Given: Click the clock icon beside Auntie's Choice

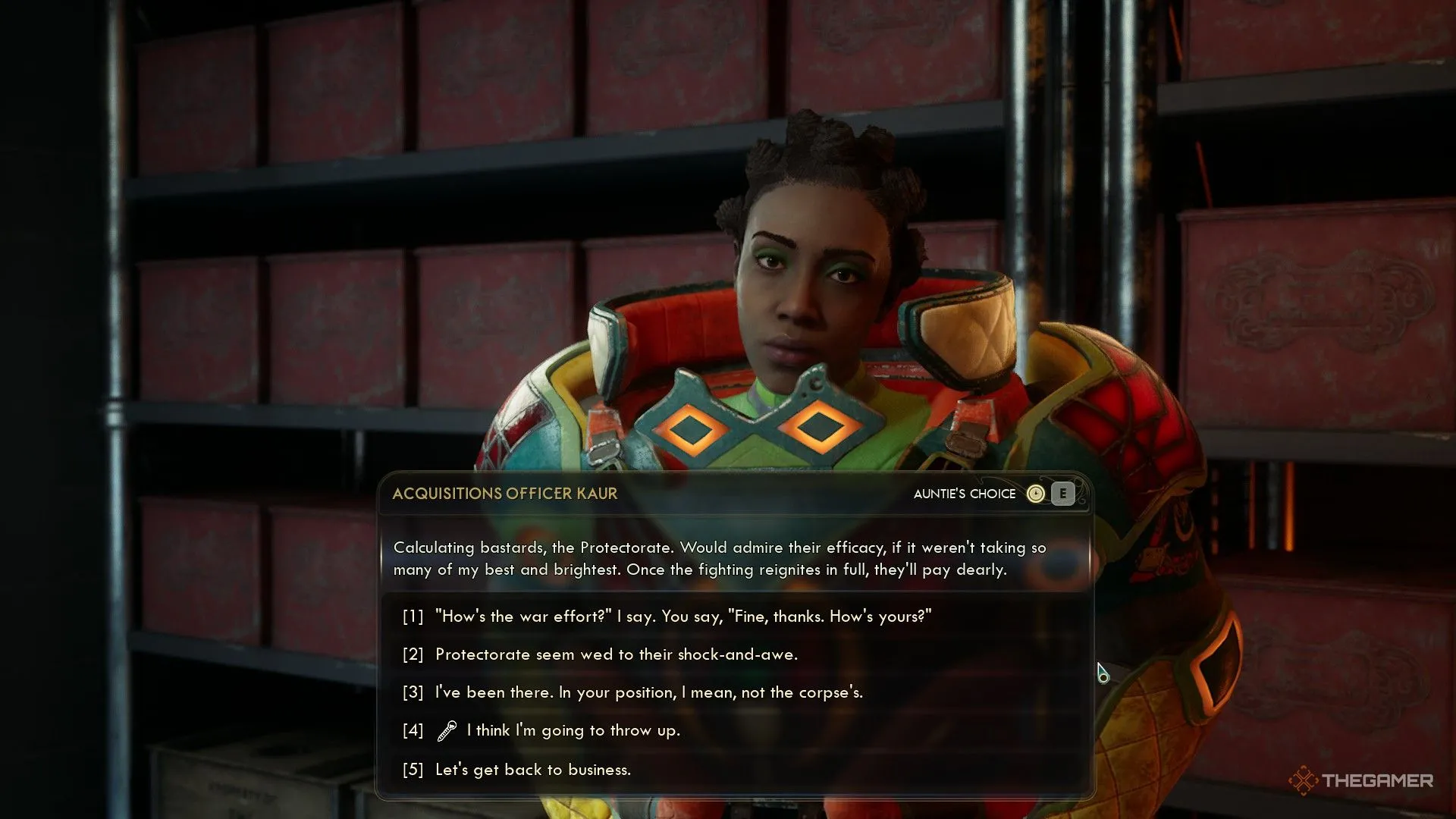Looking at the screenshot, I should (x=1034, y=494).
